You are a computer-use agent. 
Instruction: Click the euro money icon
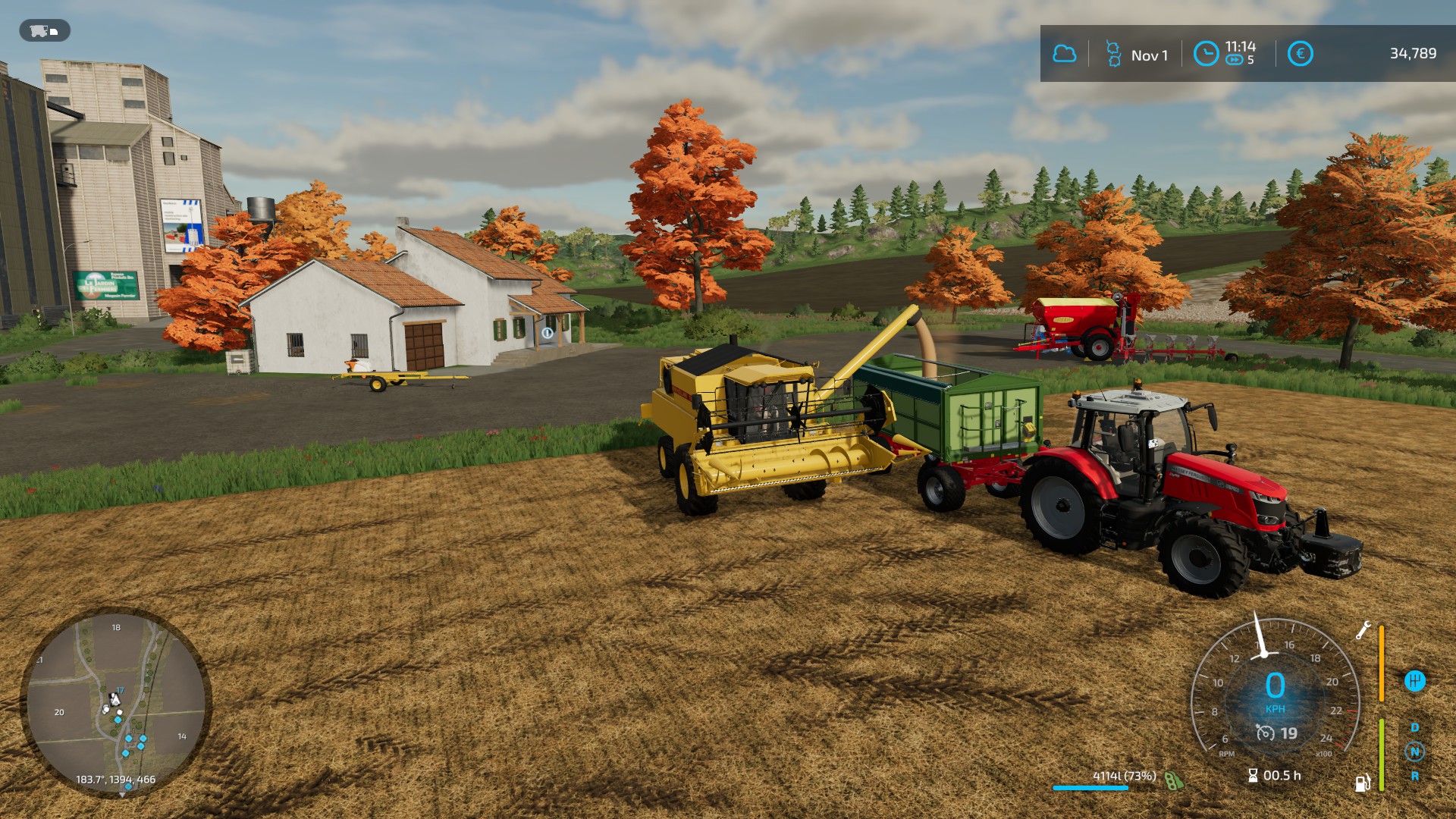(1300, 54)
